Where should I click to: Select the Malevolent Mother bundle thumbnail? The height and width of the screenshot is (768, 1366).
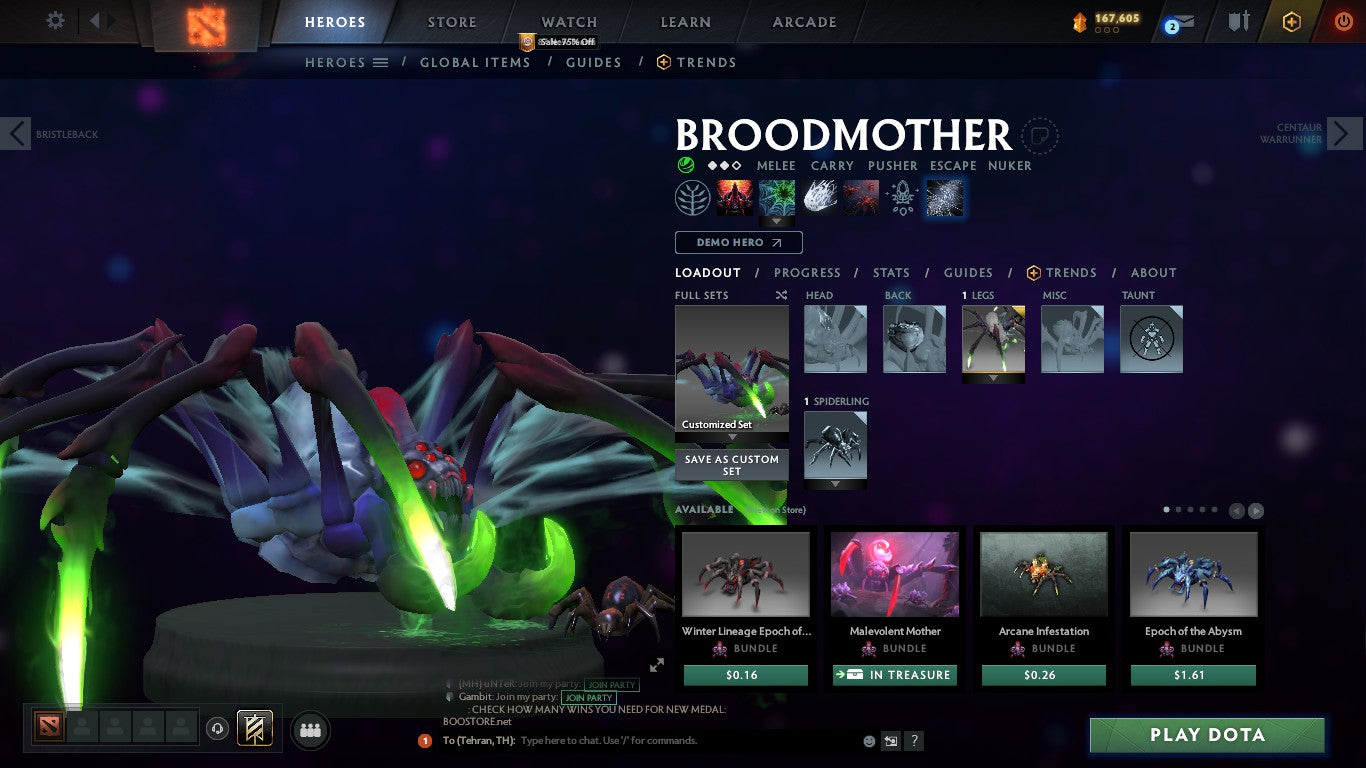coord(894,572)
